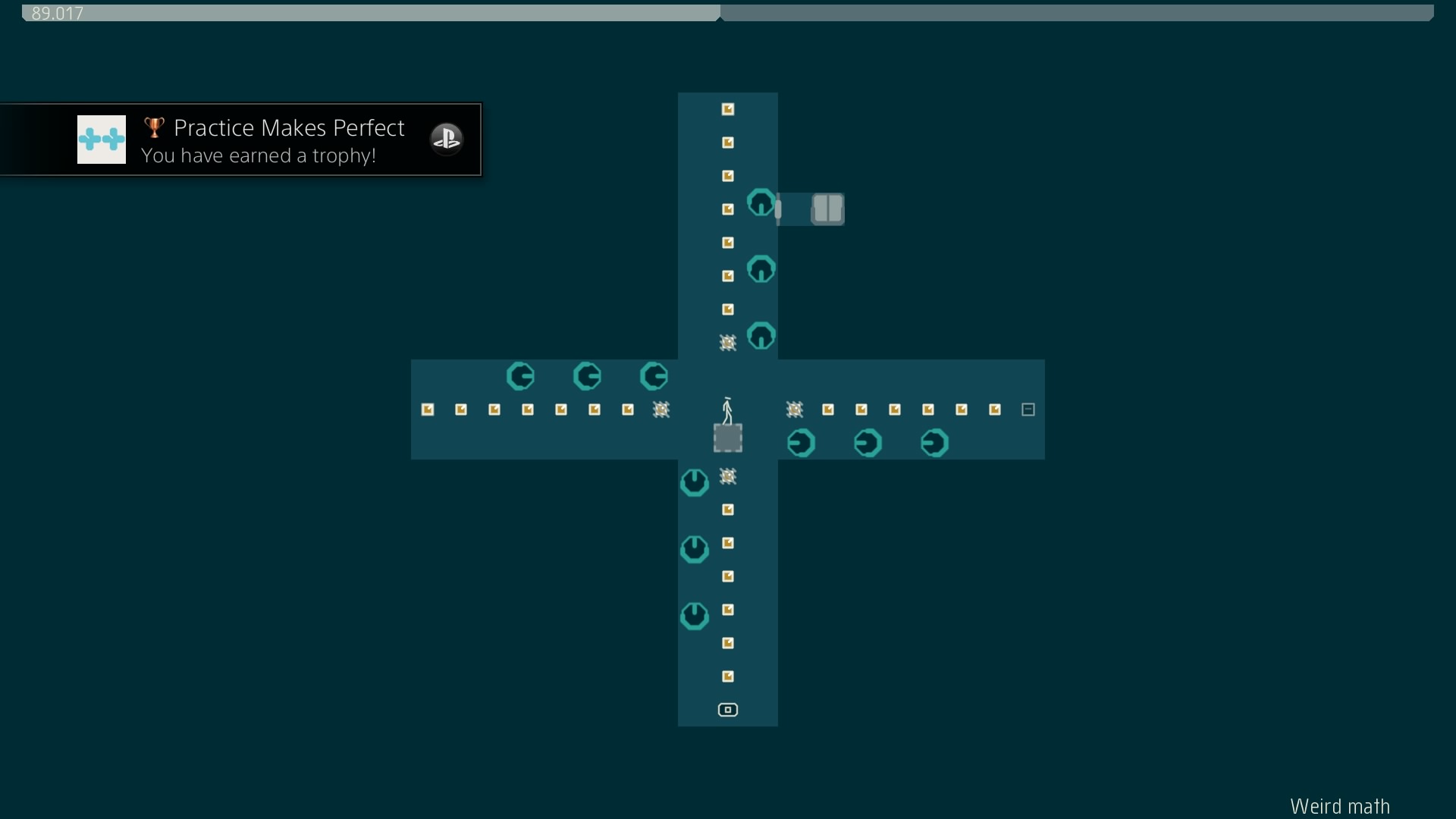Click the gray double-door icon near the top passage
The width and height of the screenshot is (1456, 819).
click(827, 209)
